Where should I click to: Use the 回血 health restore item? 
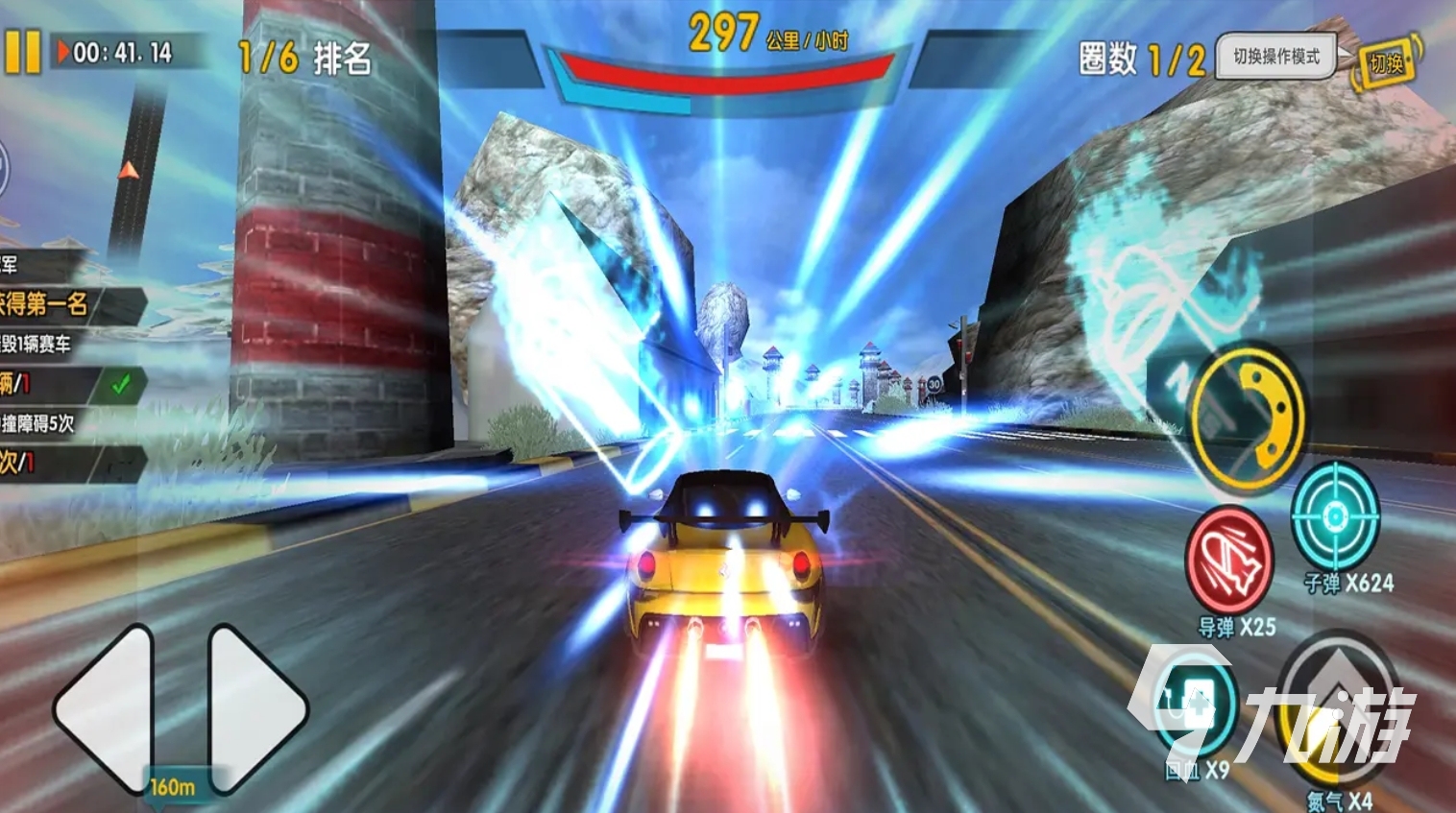(x=1195, y=705)
